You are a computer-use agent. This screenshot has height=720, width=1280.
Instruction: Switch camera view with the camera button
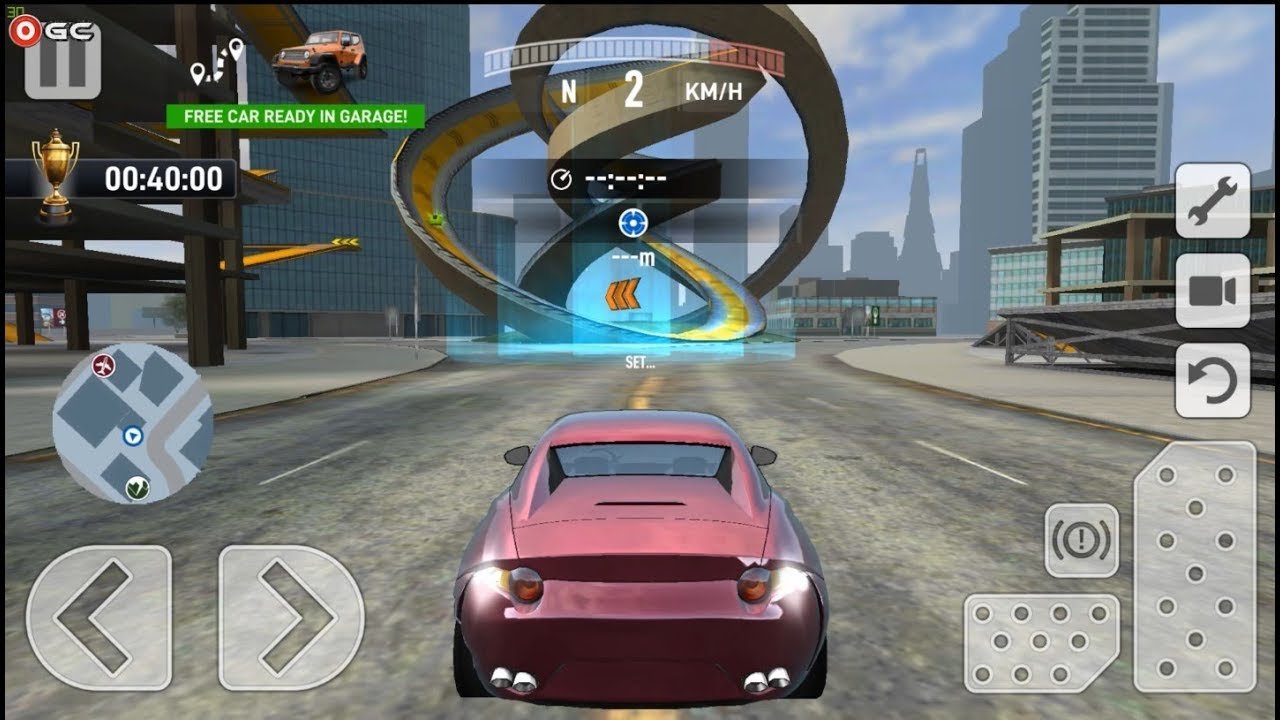(x=1212, y=290)
